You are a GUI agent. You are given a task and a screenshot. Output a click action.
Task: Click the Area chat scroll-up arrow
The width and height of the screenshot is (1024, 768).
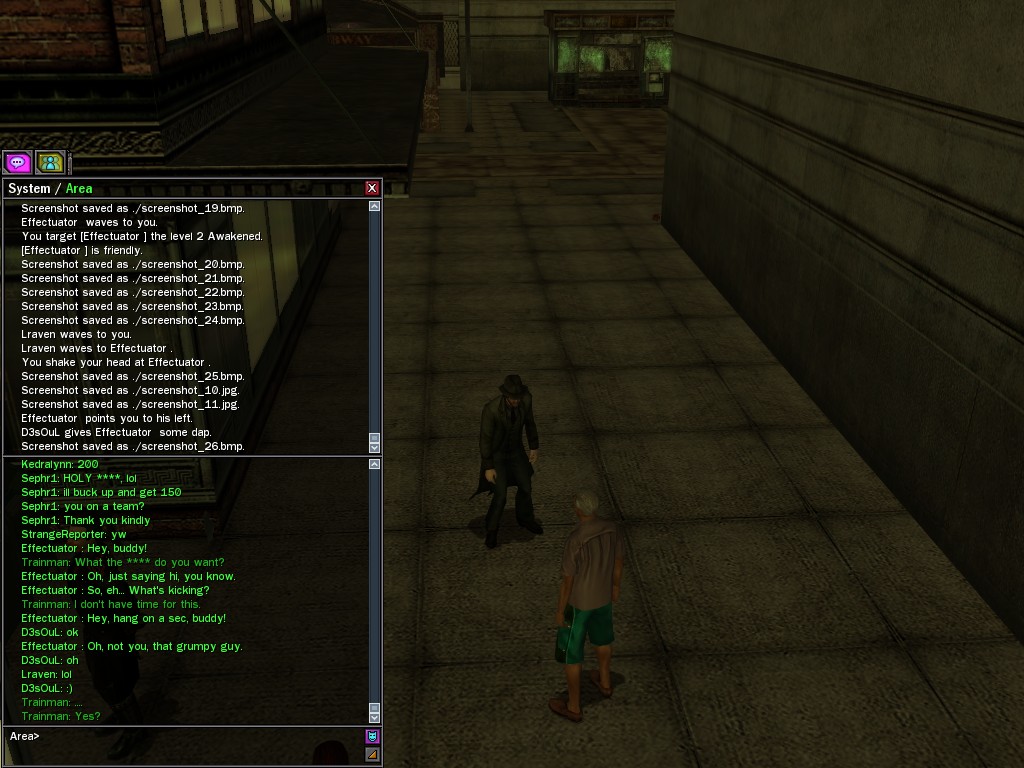click(x=374, y=464)
